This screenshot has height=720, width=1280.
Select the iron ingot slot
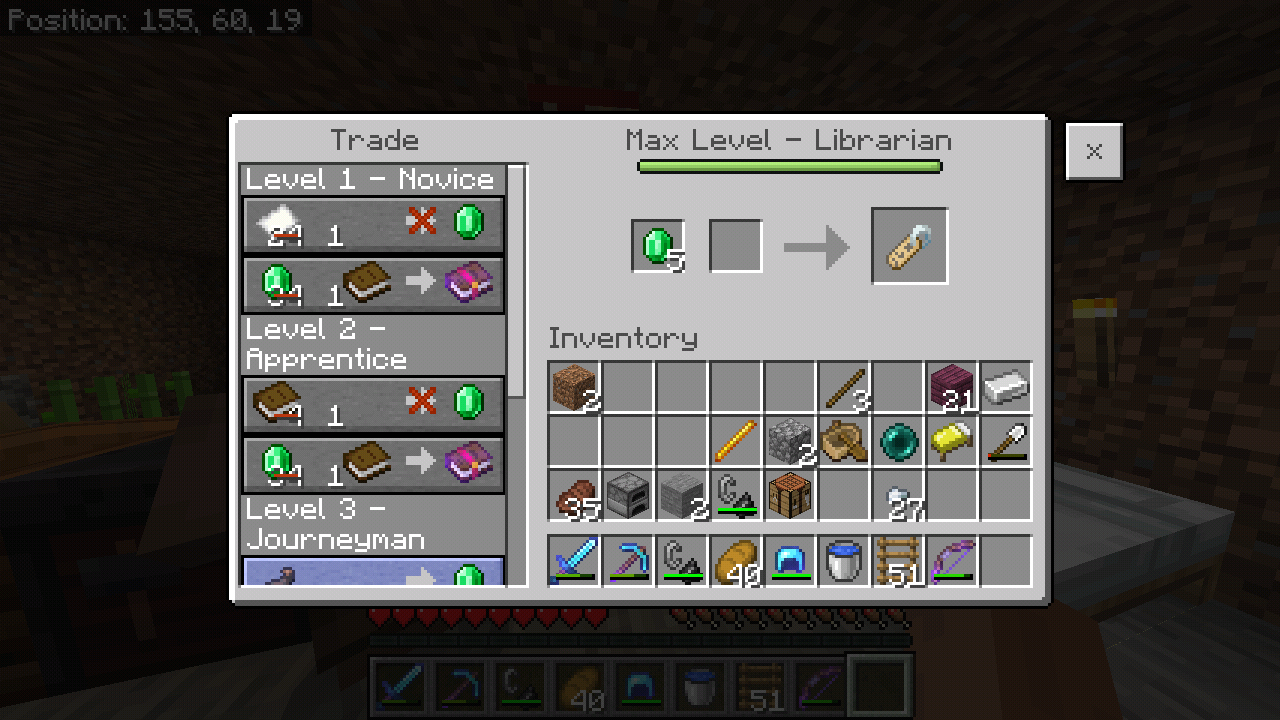[x=1006, y=388]
